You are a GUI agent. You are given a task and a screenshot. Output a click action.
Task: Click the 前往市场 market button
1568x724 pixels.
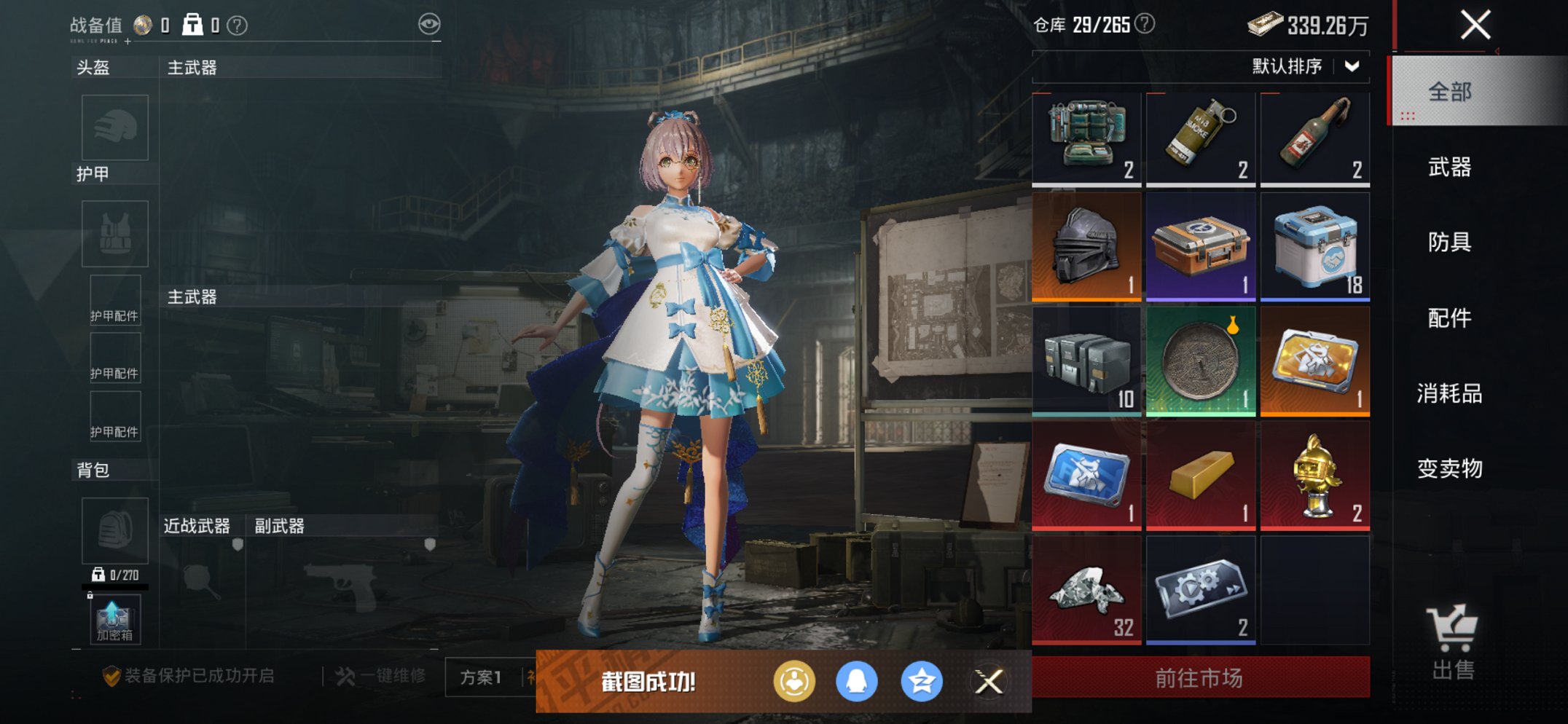(1199, 677)
